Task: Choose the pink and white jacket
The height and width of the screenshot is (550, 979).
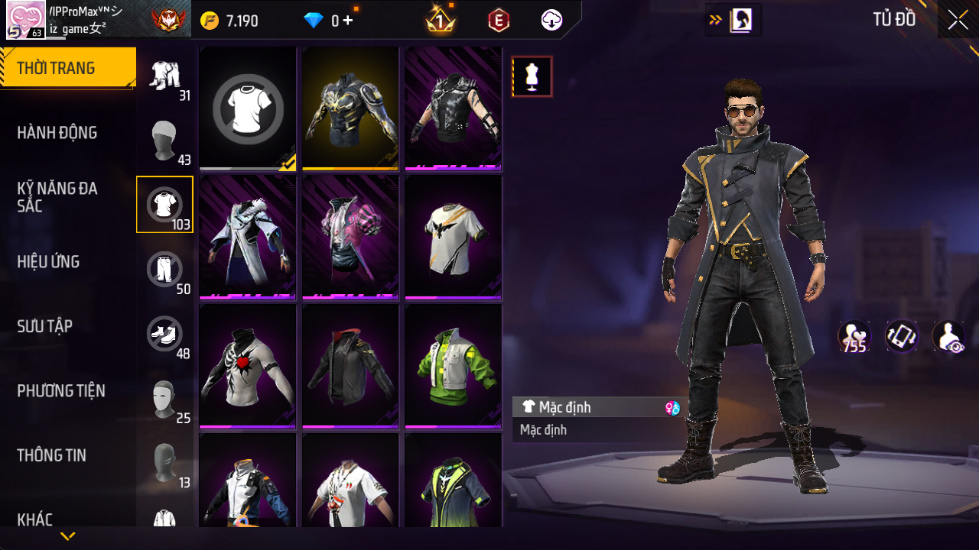Action: pos(351,236)
